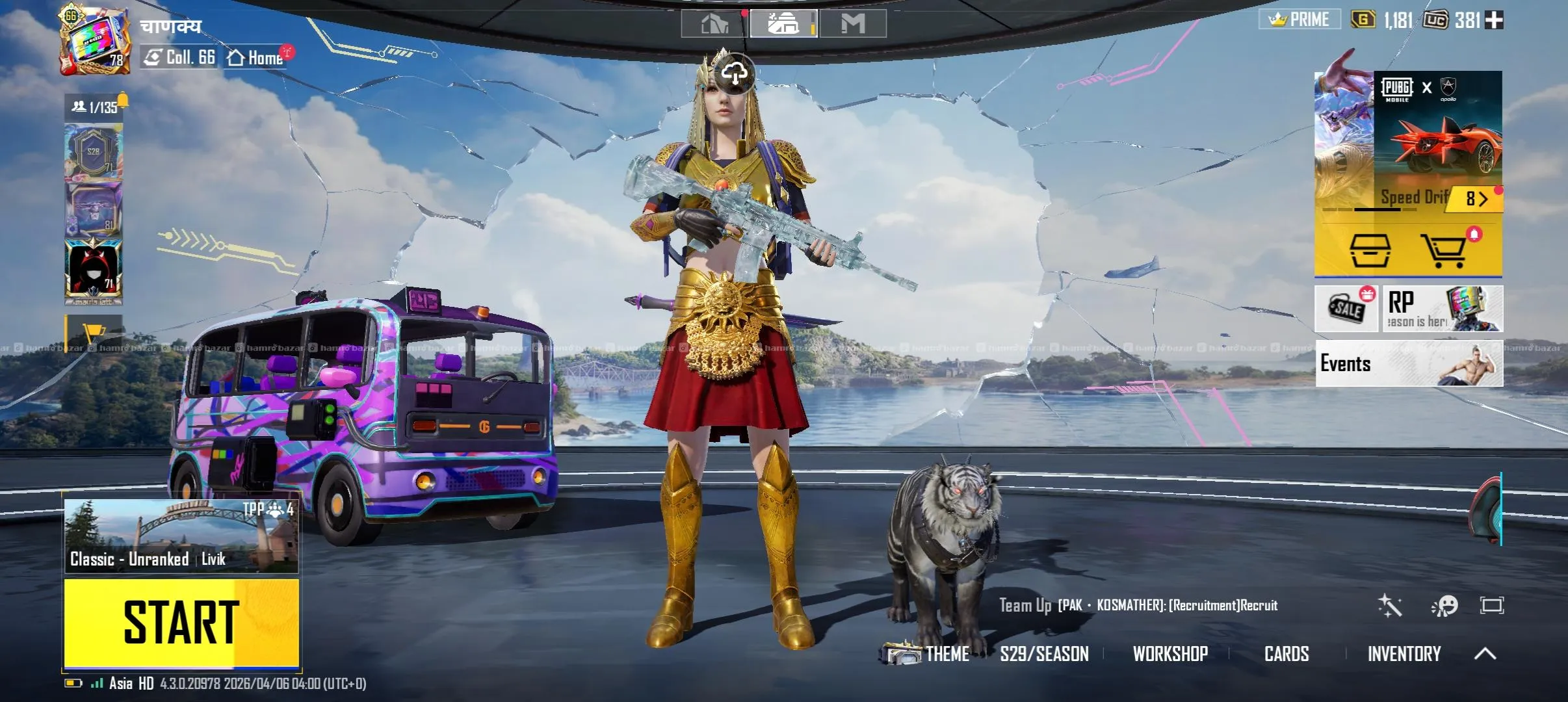Open the Events banner

1409,363
